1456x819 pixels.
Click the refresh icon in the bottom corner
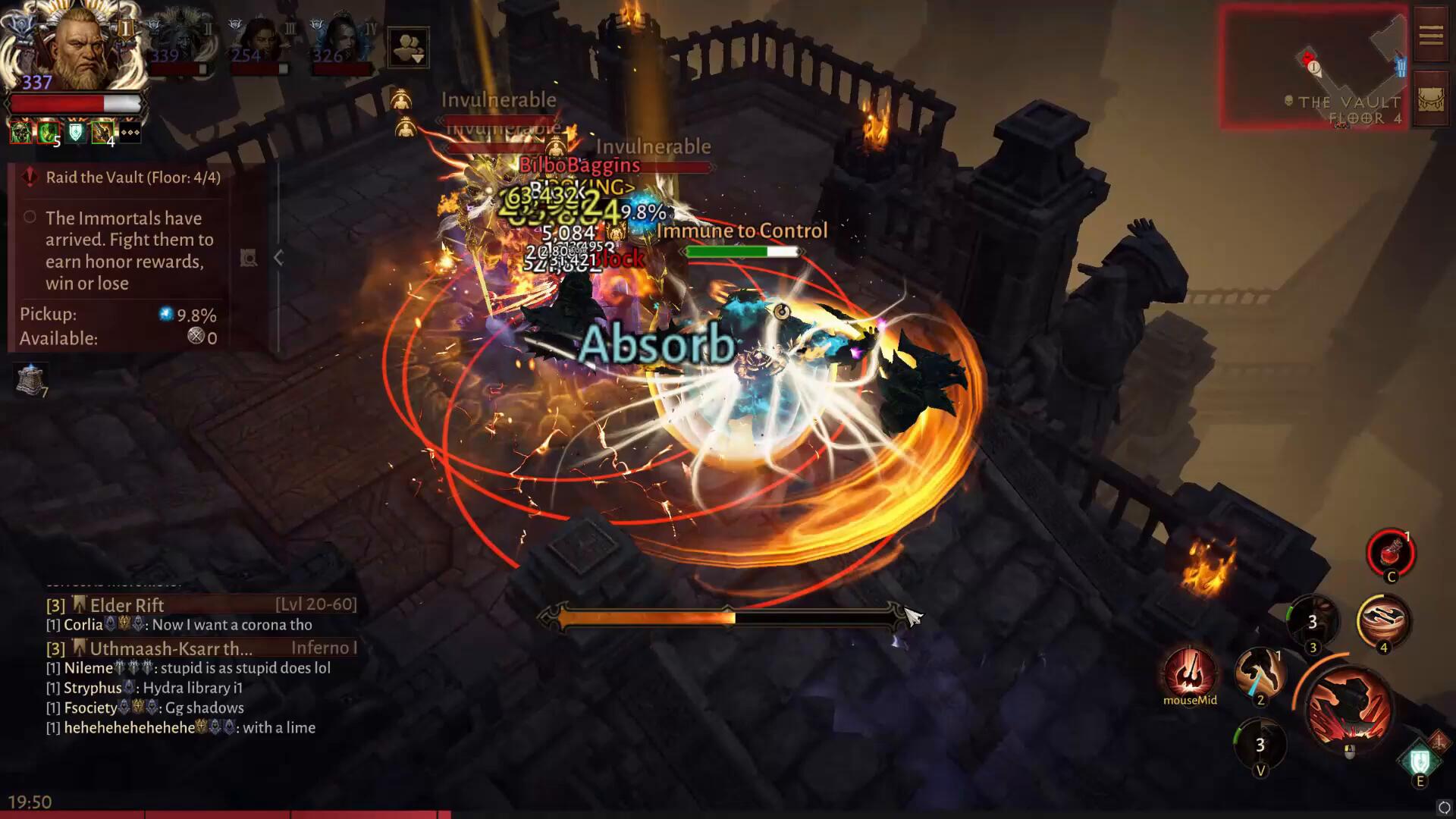tap(1444, 808)
